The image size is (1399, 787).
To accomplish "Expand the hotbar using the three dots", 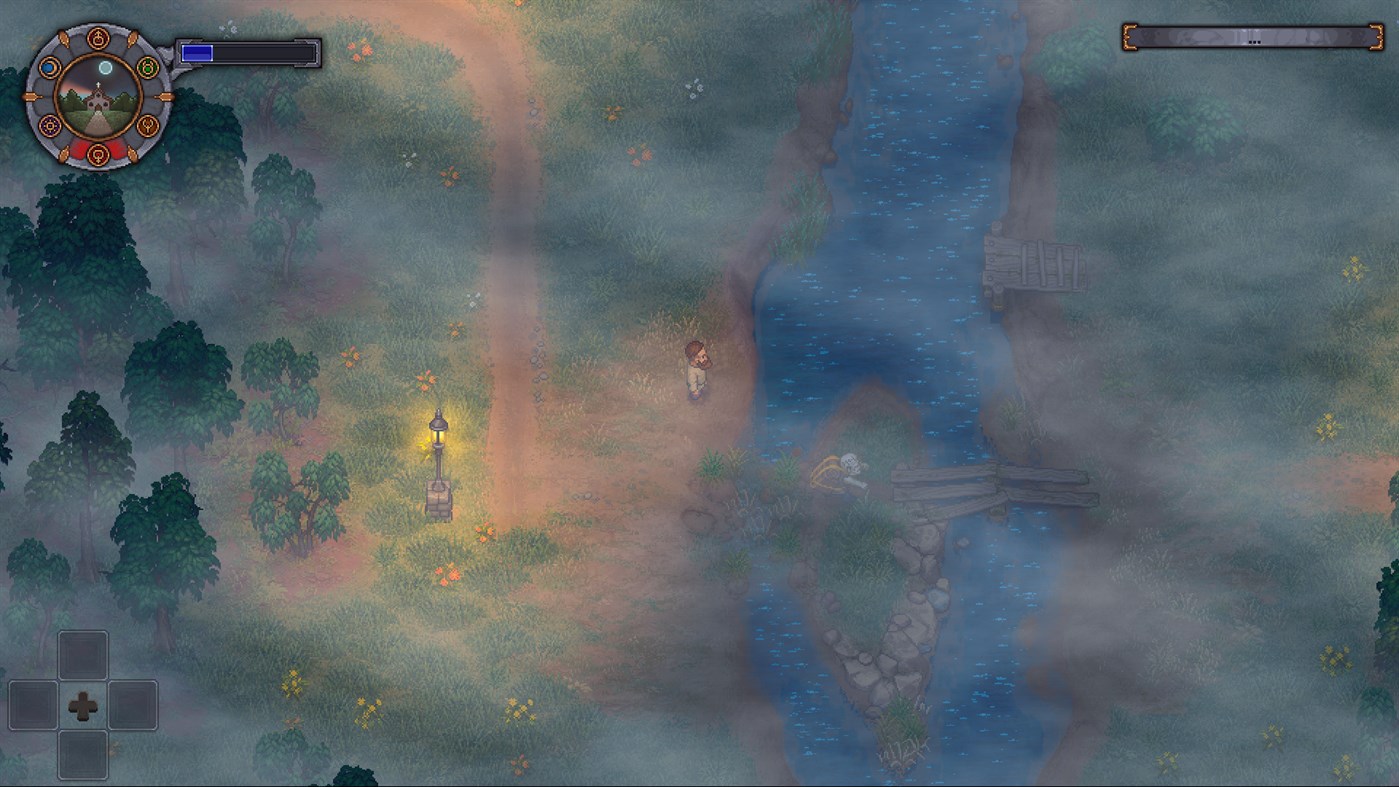I will pyautogui.click(x=1254, y=42).
